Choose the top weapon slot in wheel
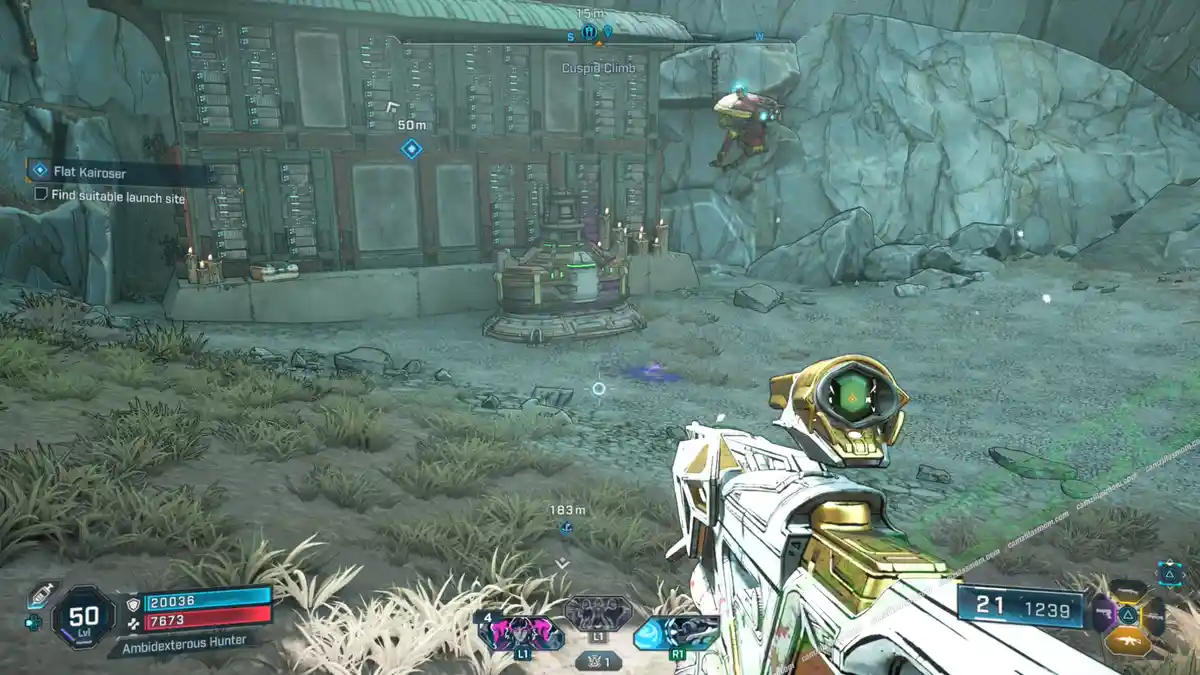The image size is (1200, 675). [x=1129, y=590]
